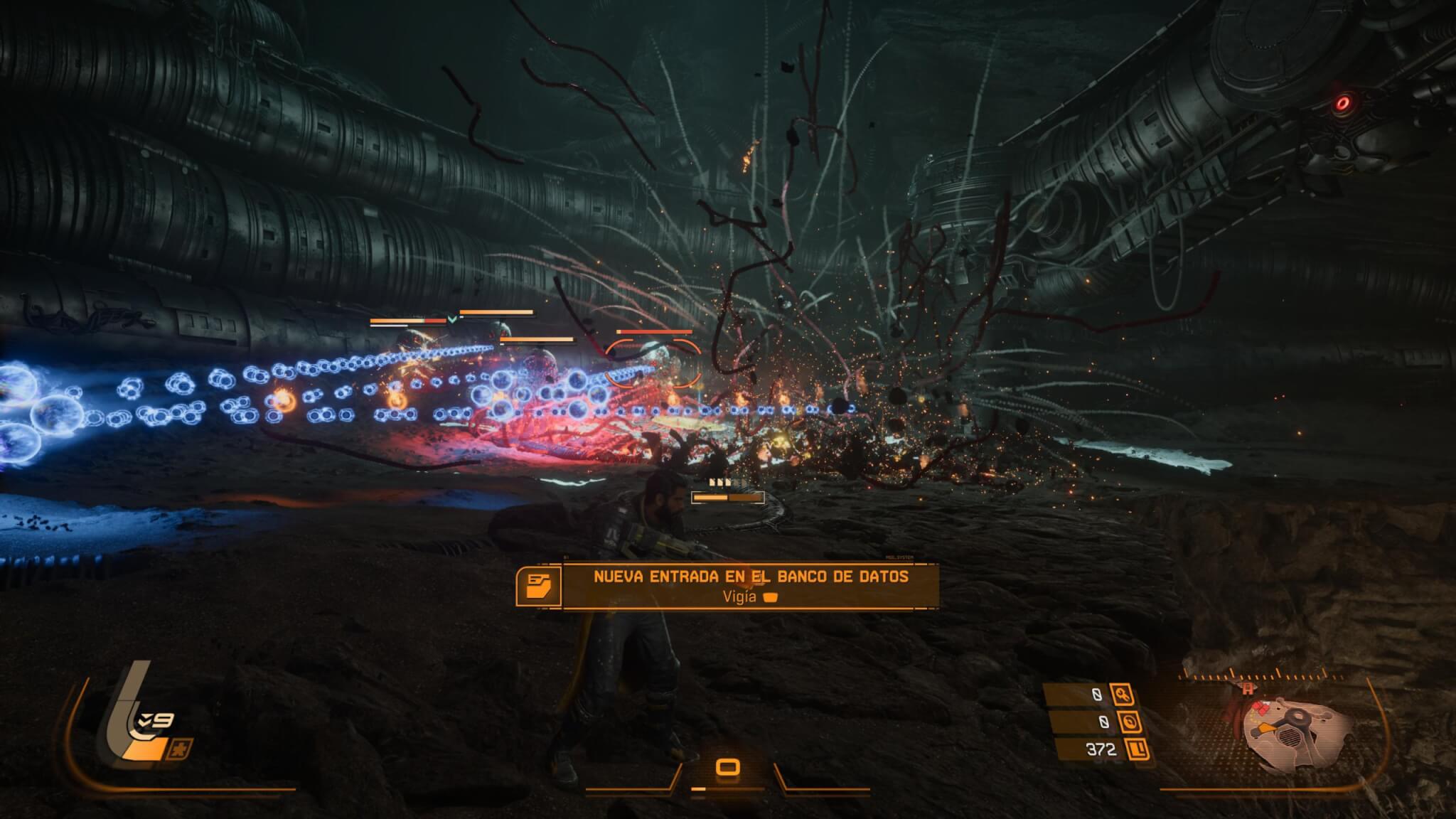
Task: Open the new databank entry notification
Action: (x=750, y=586)
